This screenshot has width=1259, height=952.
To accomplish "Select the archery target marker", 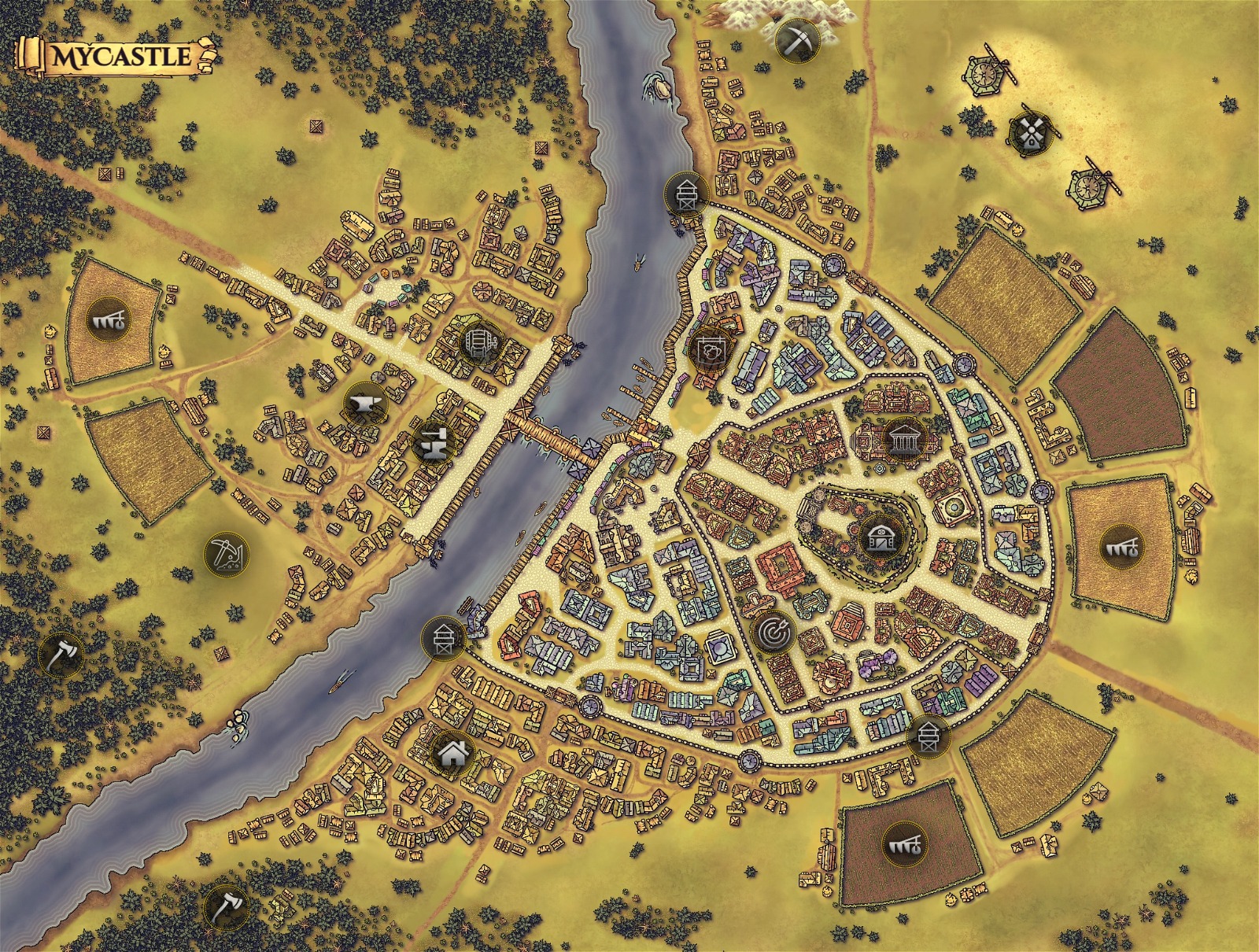I will tap(772, 630).
